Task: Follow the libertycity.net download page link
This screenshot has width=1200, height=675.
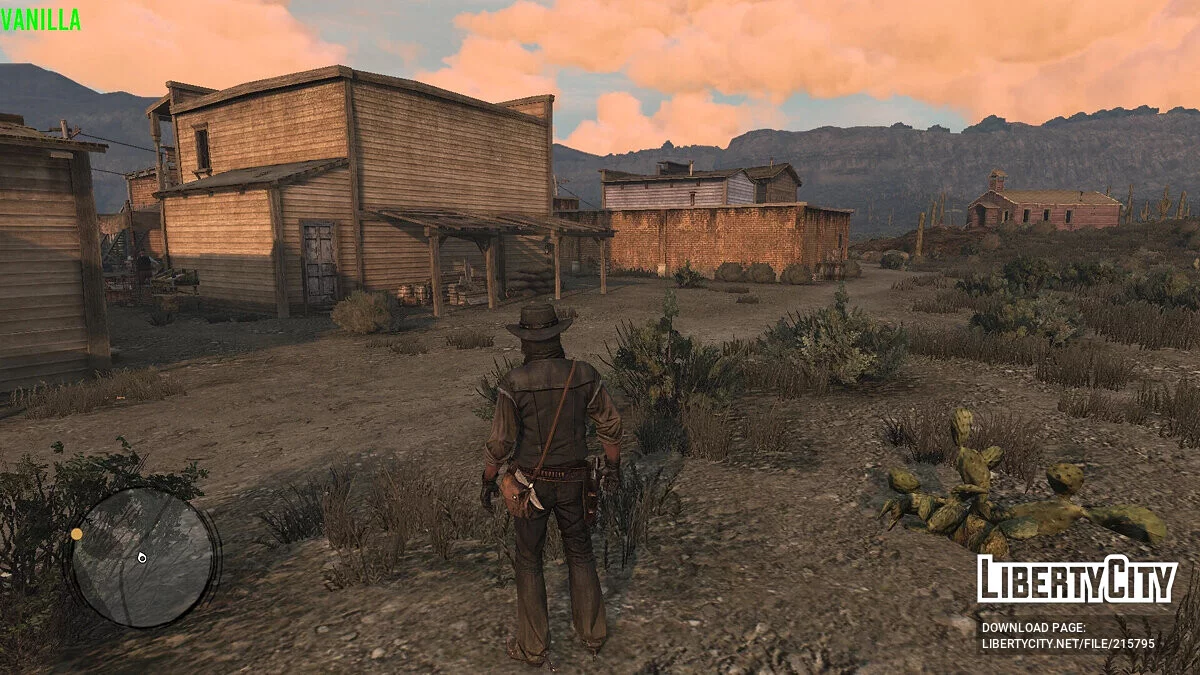Action: click(x=1067, y=644)
